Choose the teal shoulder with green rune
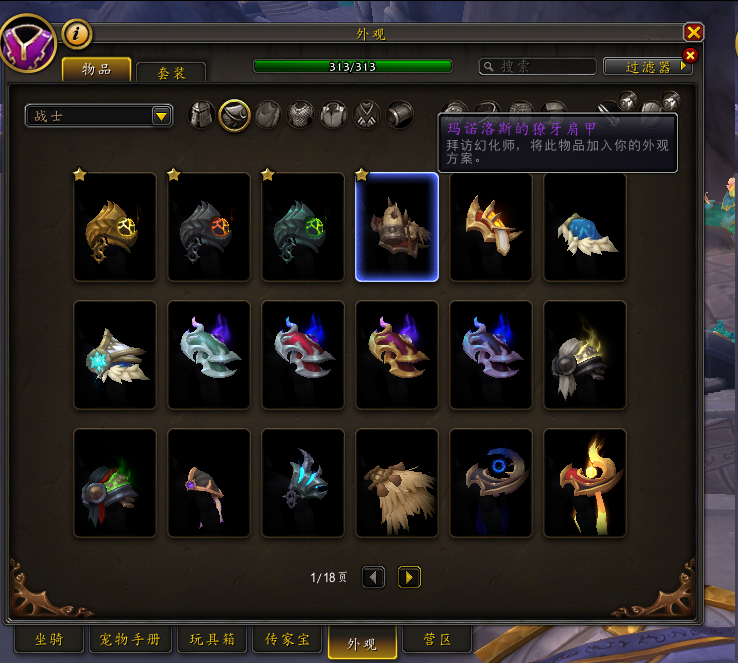This screenshot has width=738, height=663. (303, 227)
